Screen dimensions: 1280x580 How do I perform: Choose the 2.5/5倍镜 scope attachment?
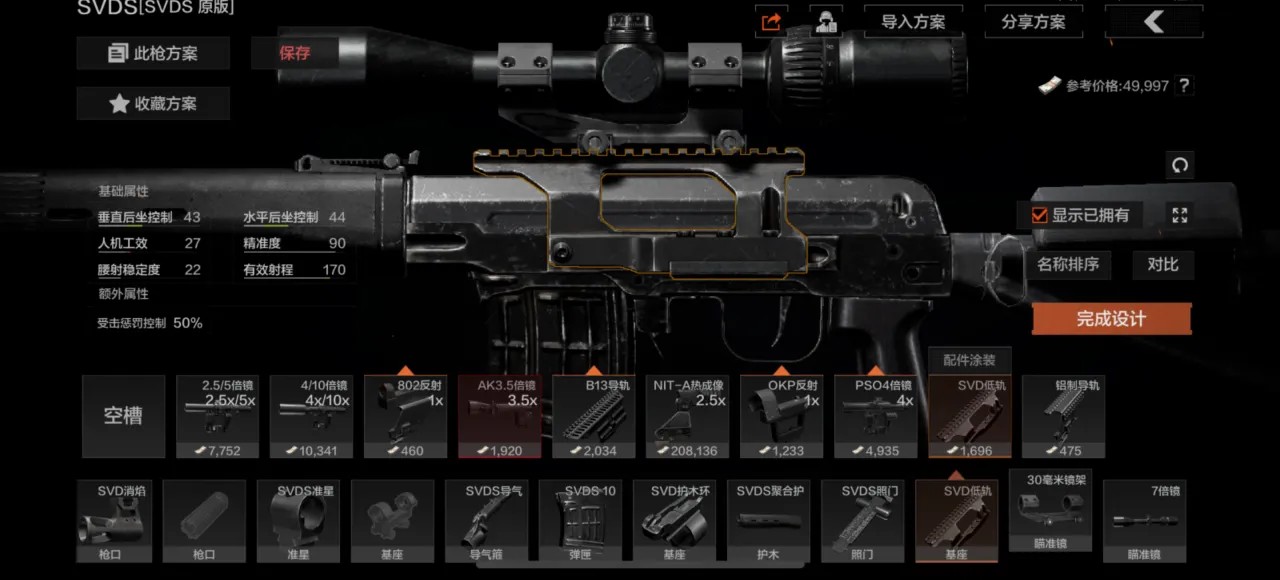(x=217, y=416)
